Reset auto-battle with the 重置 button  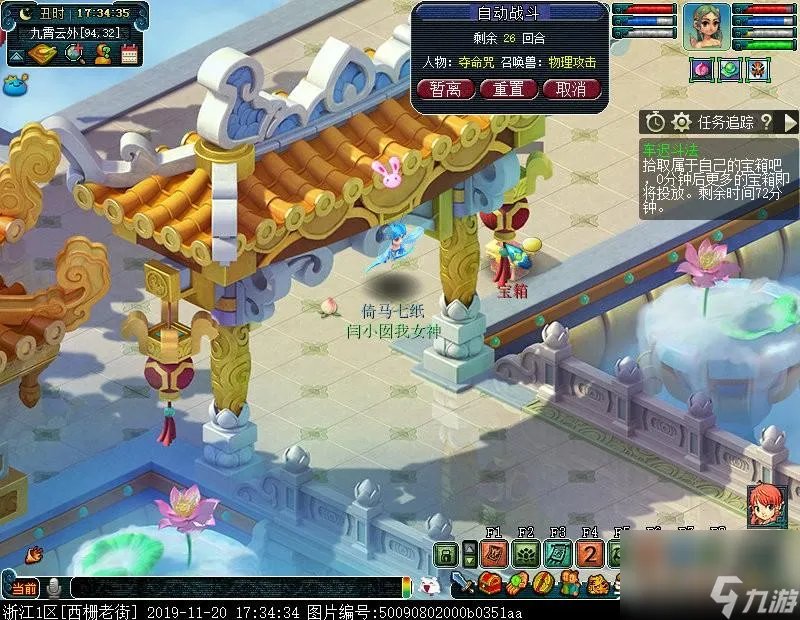point(509,89)
